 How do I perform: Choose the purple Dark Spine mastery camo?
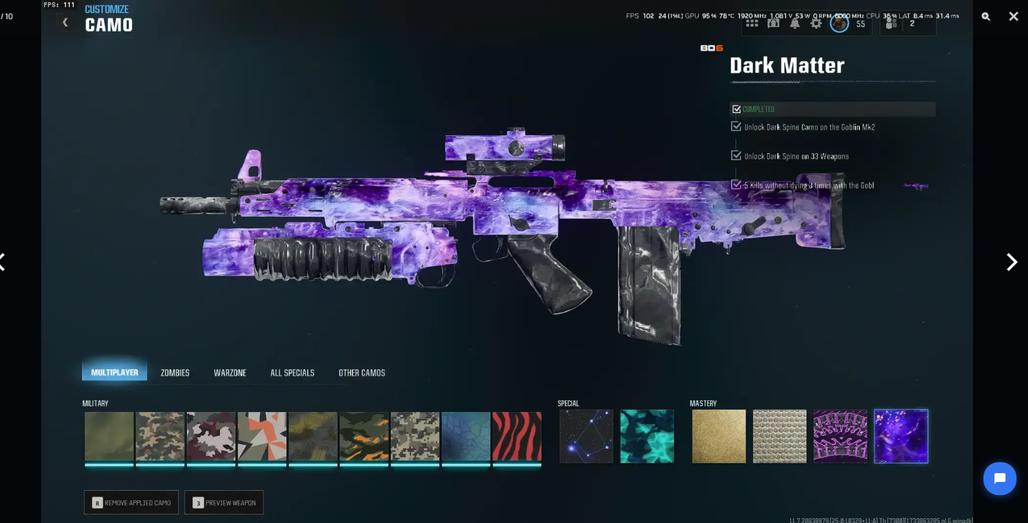point(840,436)
